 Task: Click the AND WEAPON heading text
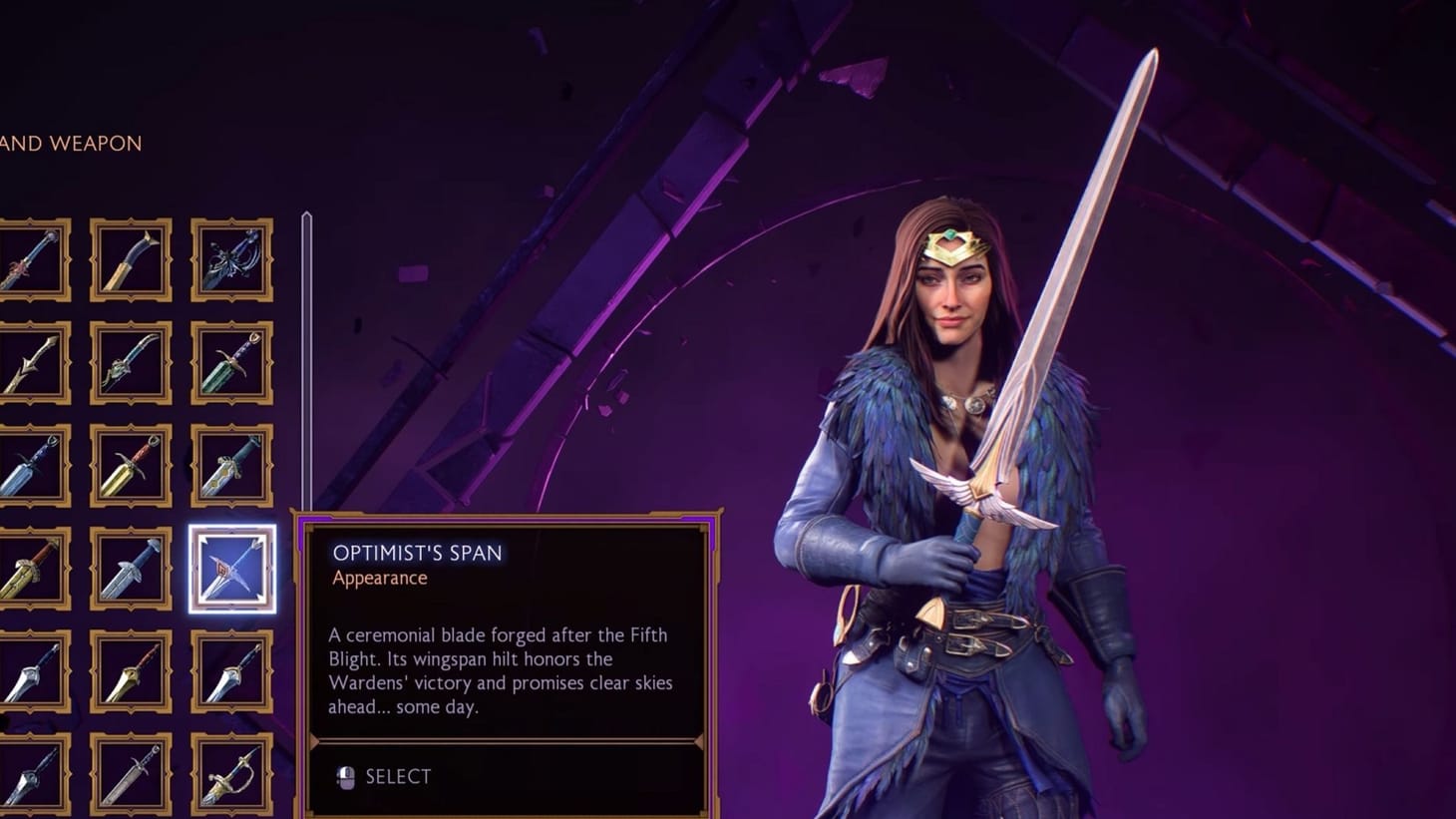click(x=70, y=144)
